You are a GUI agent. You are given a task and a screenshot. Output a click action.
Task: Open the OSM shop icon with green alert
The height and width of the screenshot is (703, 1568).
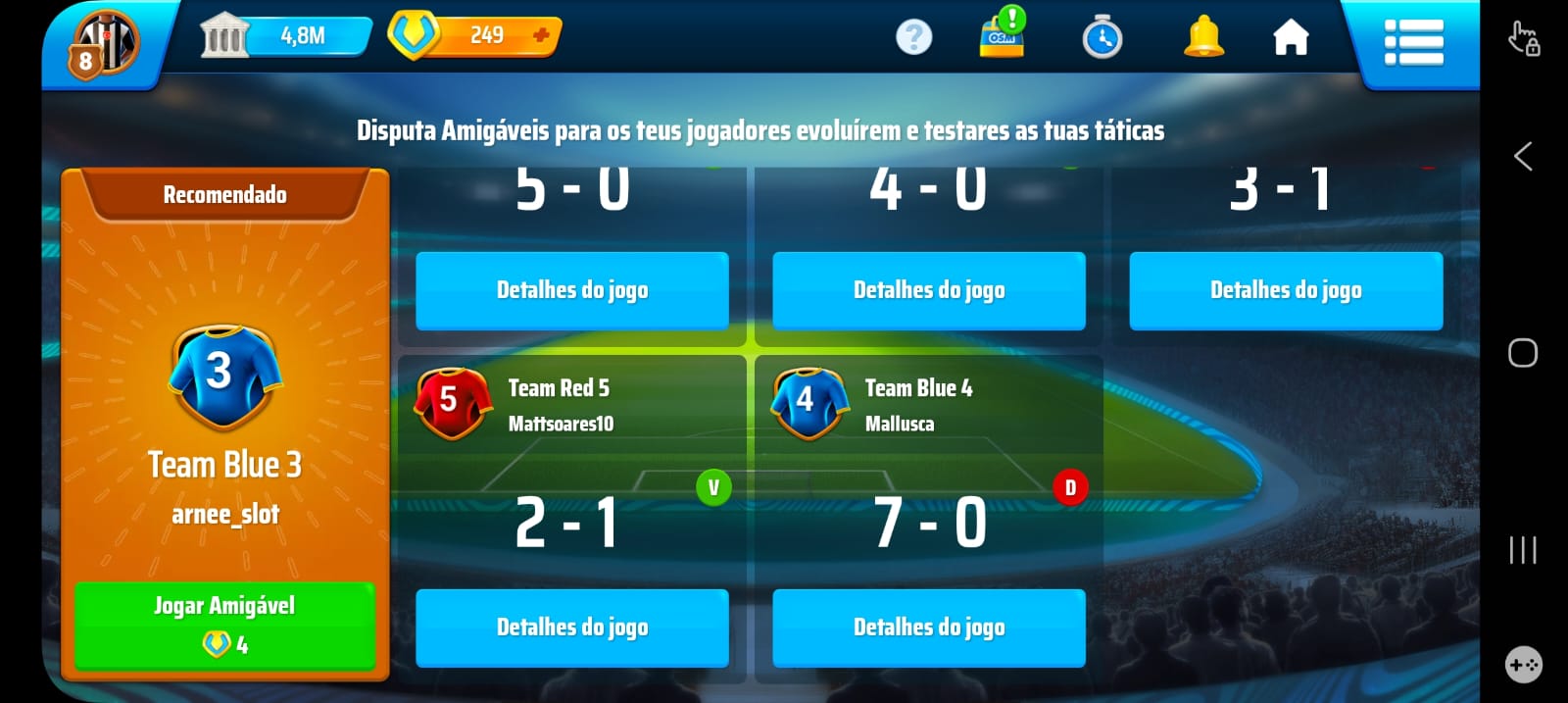pos(1003,36)
